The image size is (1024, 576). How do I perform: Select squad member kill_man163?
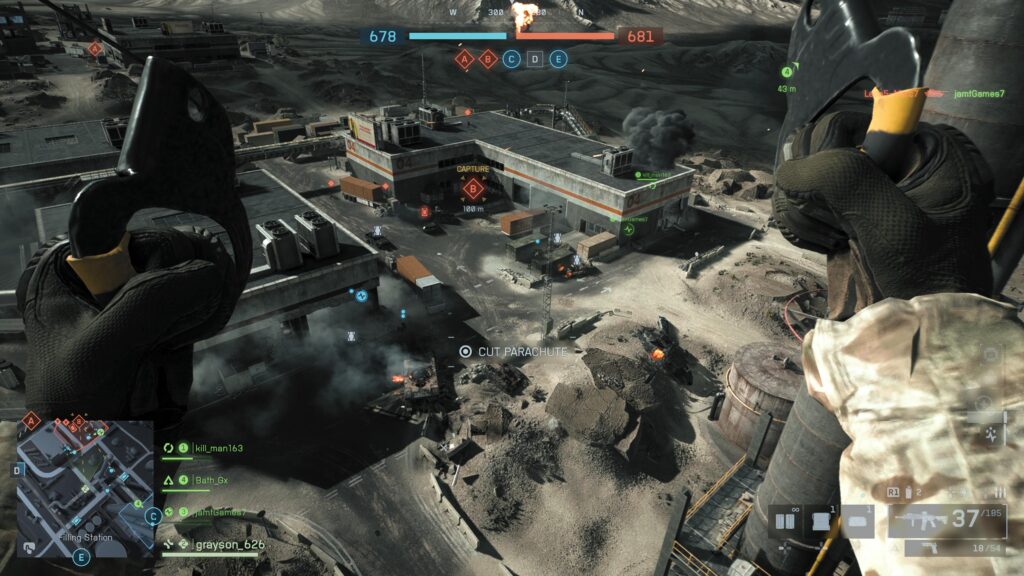point(219,449)
